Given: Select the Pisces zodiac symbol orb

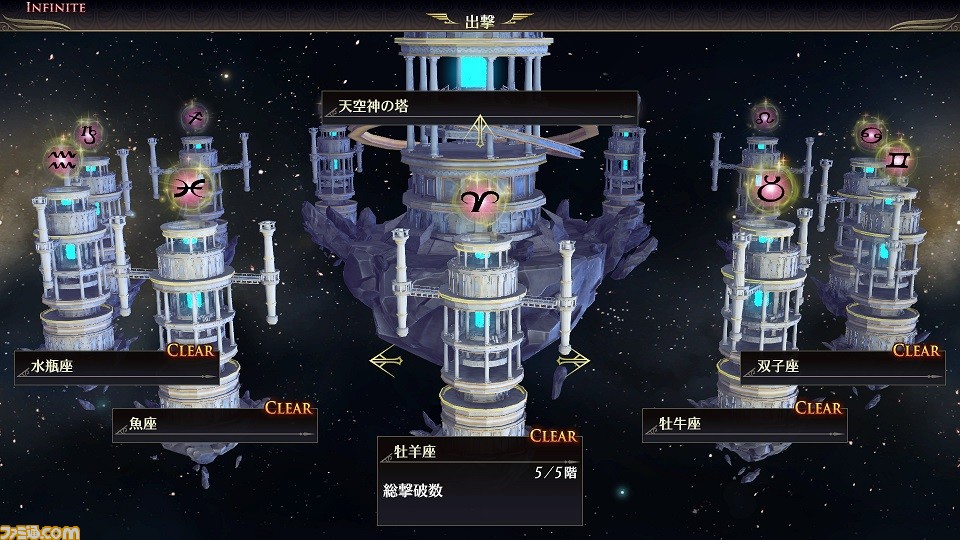Looking at the screenshot, I should click(x=187, y=185).
